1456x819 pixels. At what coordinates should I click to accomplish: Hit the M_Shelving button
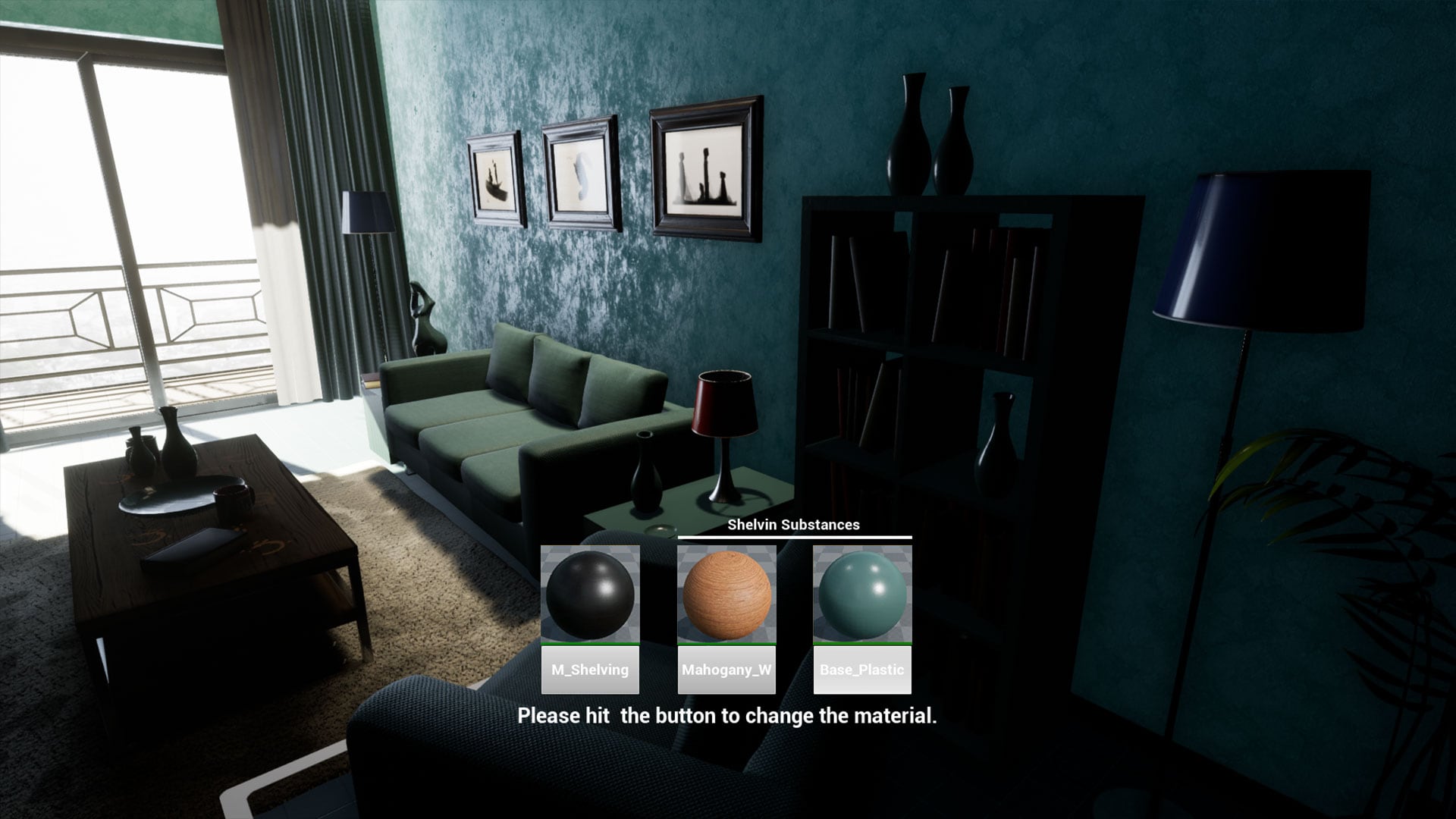click(x=590, y=670)
